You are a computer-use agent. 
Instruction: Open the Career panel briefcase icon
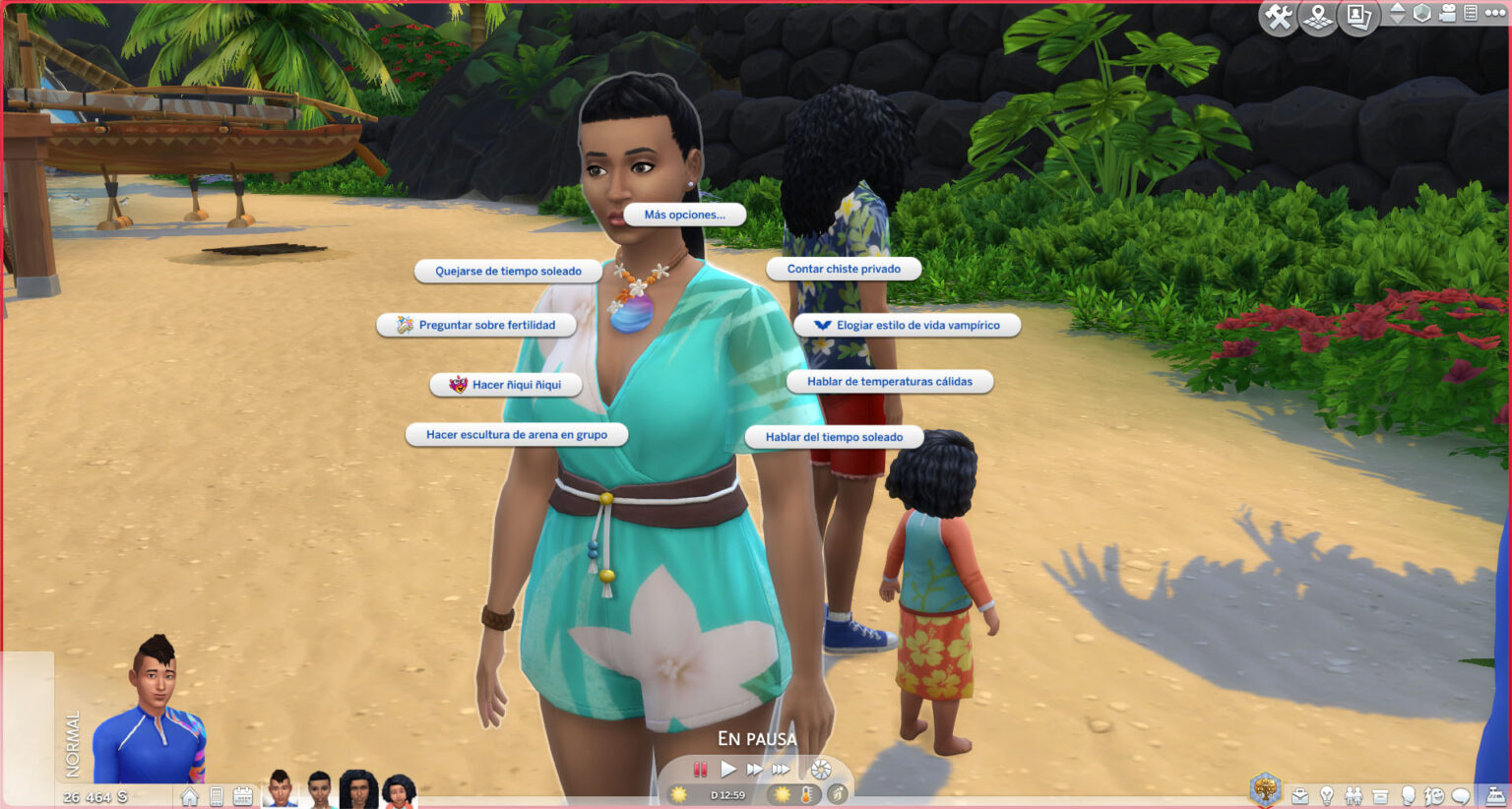pos(1299,796)
